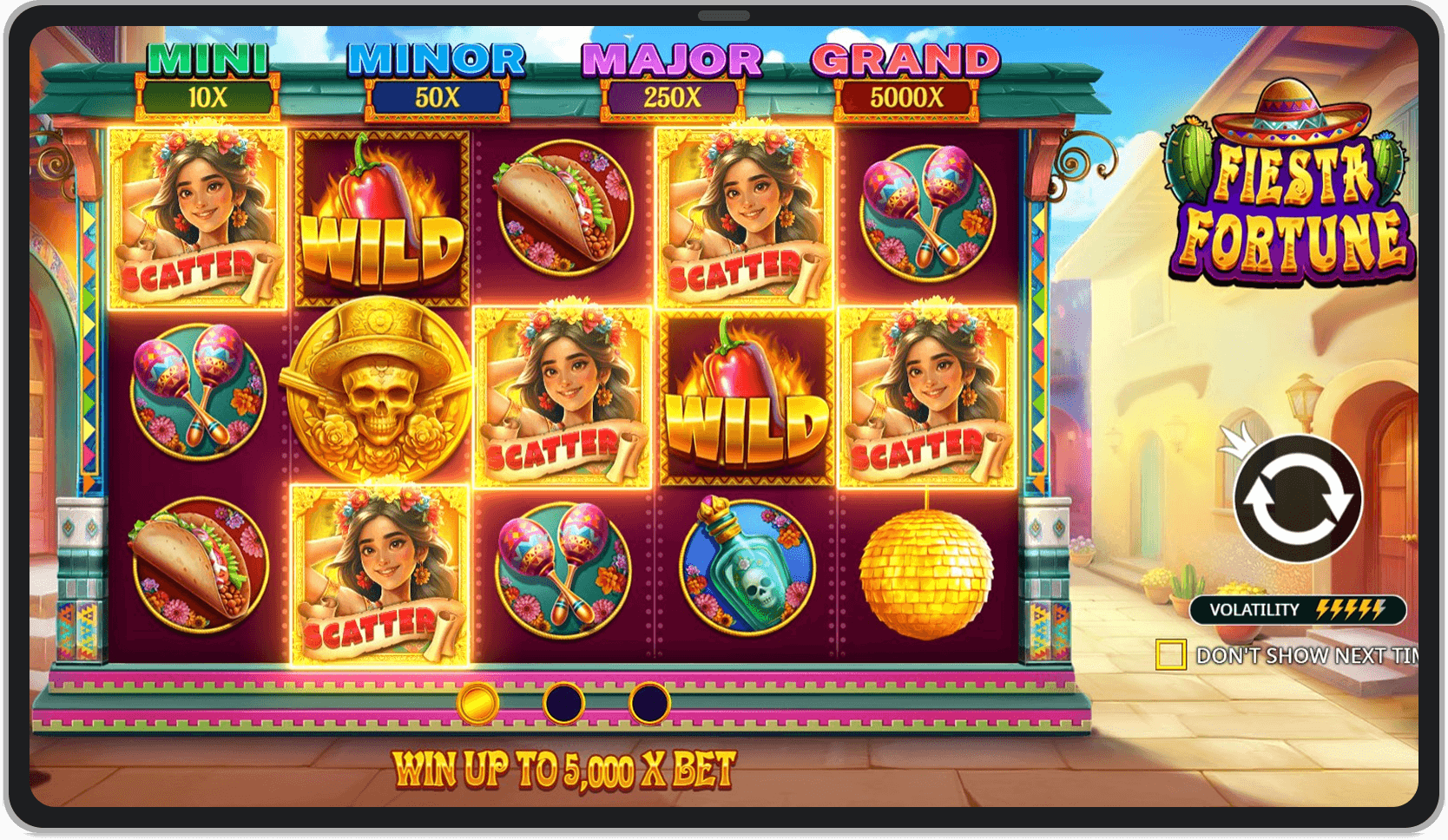
Task: Select the golden skull coin symbol
Action: point(376,389)
